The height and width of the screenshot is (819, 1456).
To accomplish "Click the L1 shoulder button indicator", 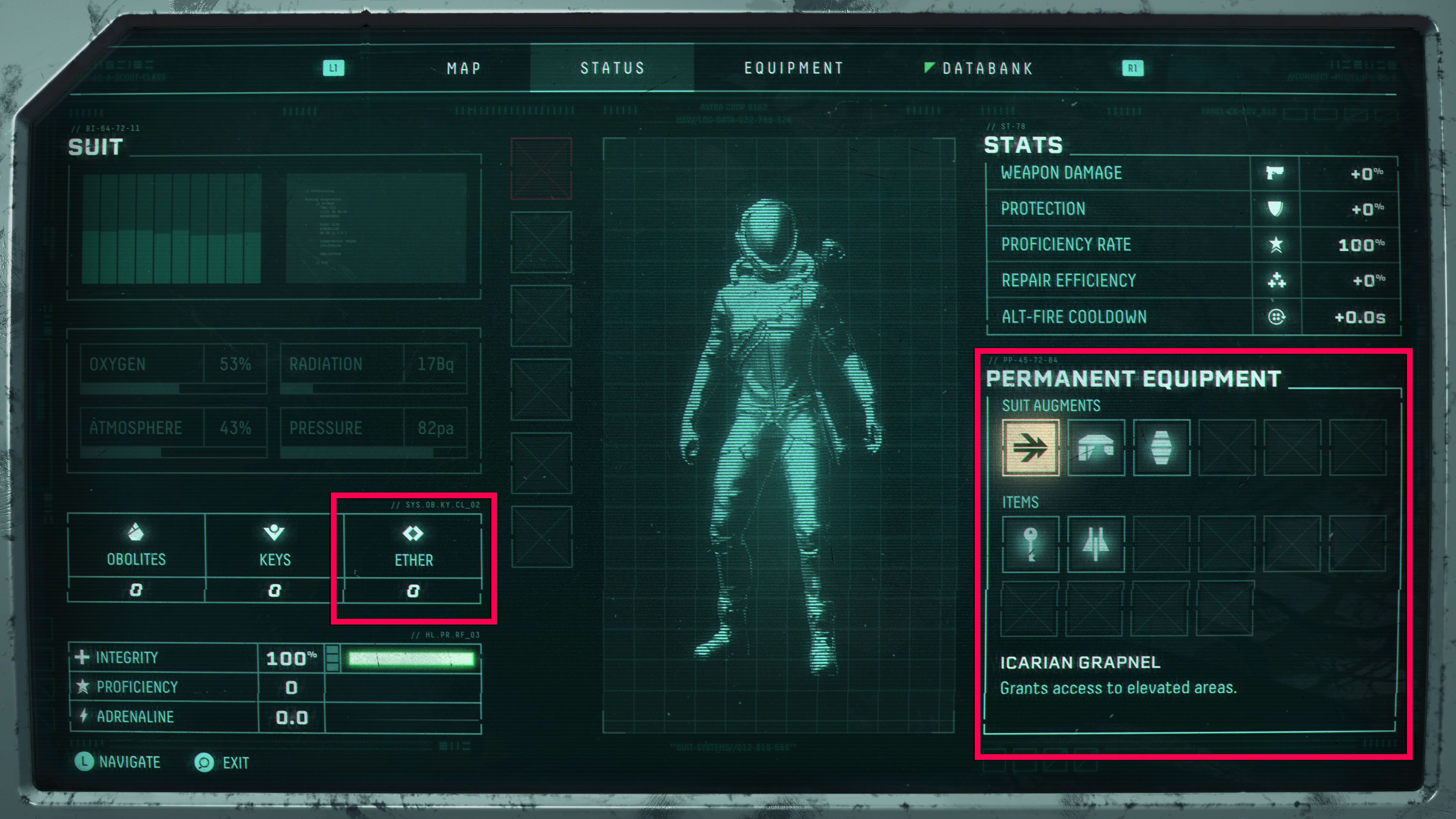I will coord(334,68).
